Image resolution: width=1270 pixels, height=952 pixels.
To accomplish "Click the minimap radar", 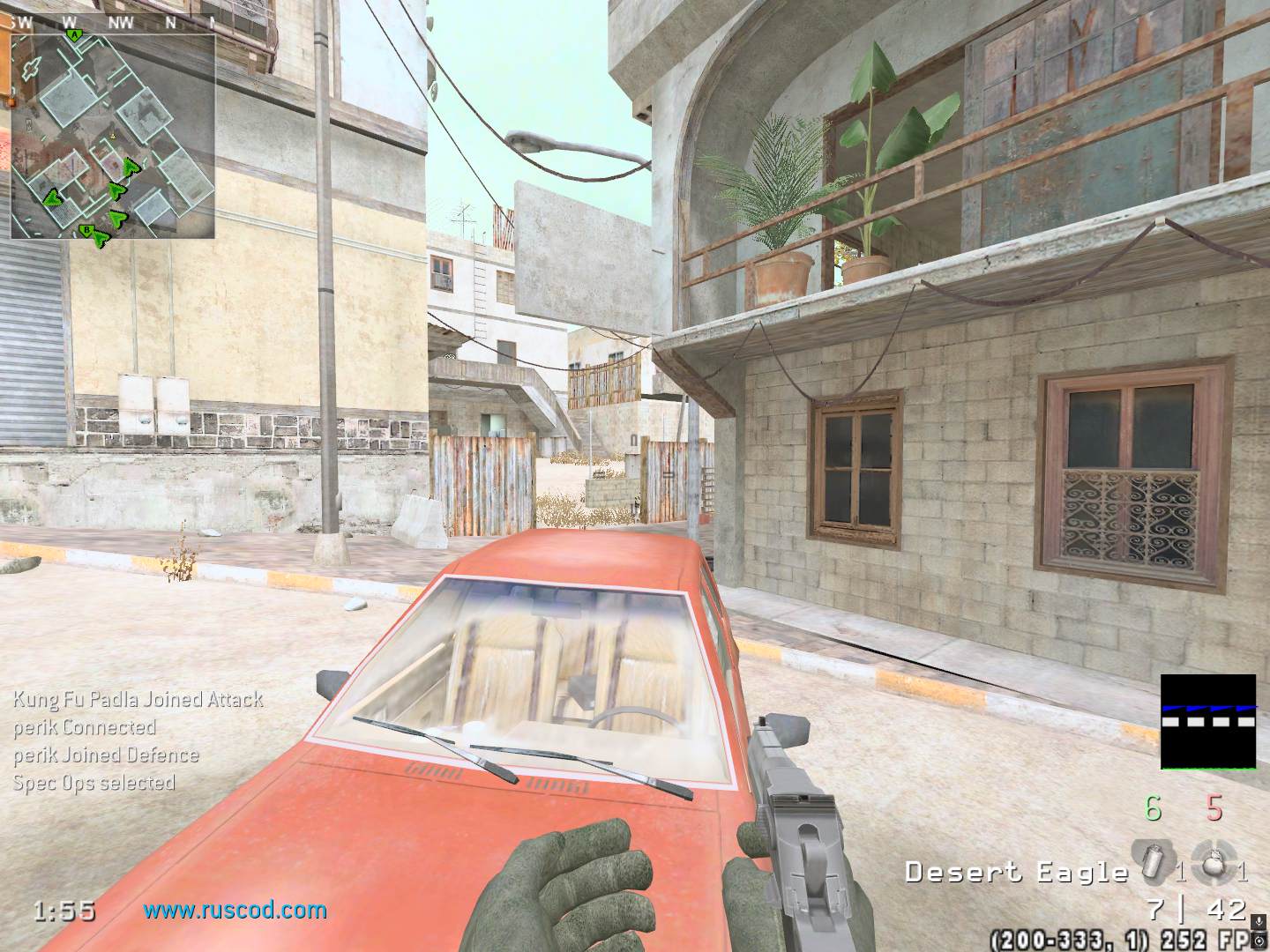I will [113, 135].
